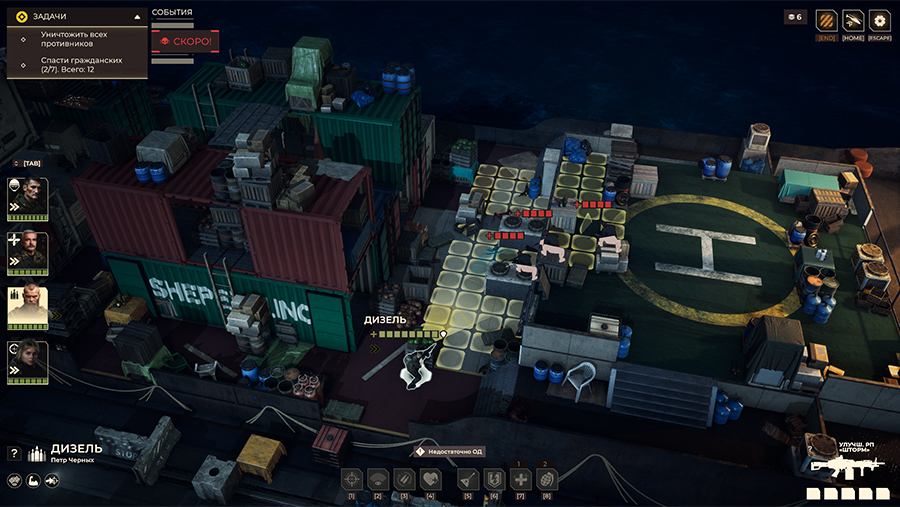
Task: Click the flexed arm status icon
Action: tap(33, 481)
